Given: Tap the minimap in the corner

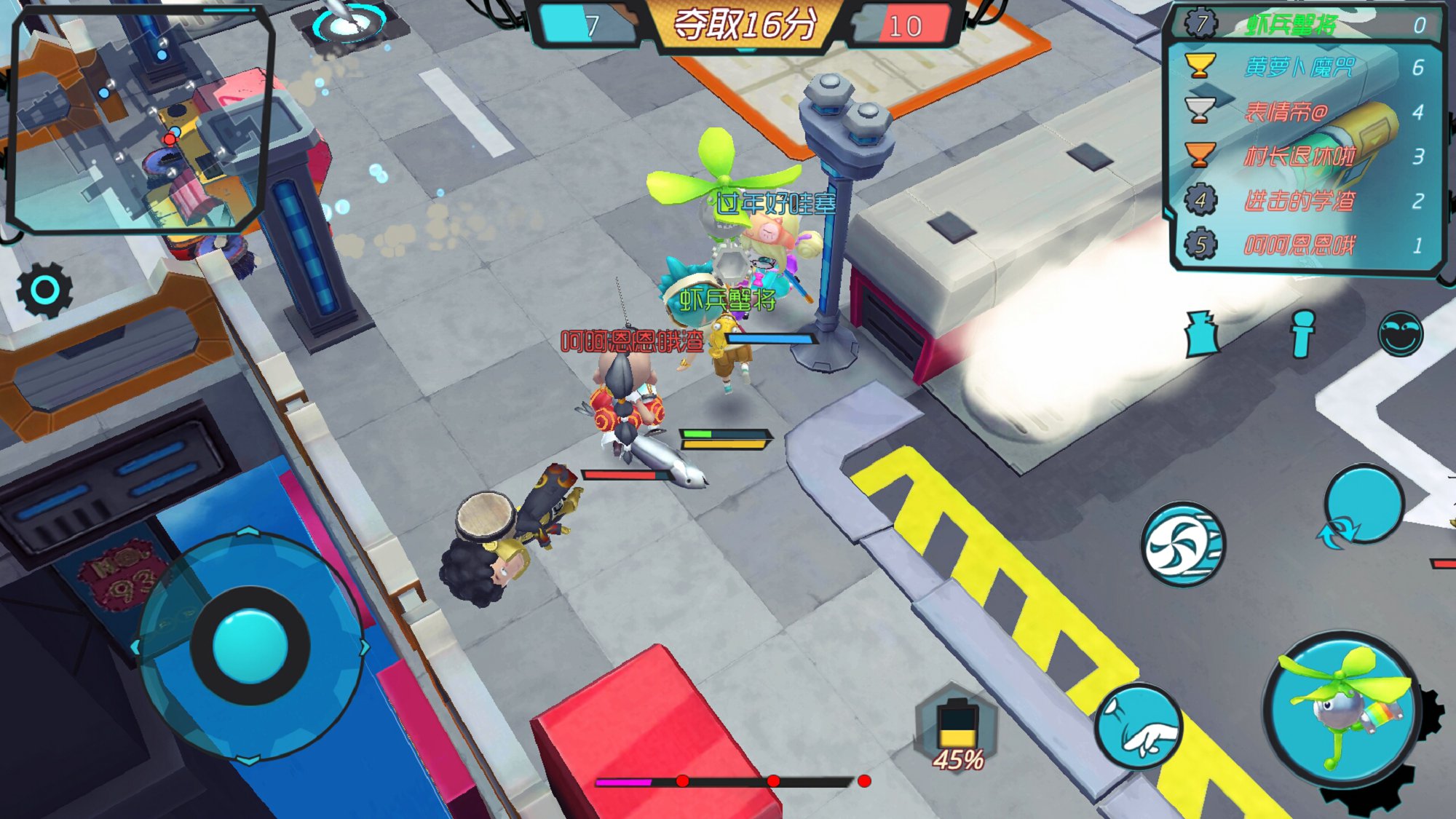Looking at the screenshot, I should (x=140, y=120).
